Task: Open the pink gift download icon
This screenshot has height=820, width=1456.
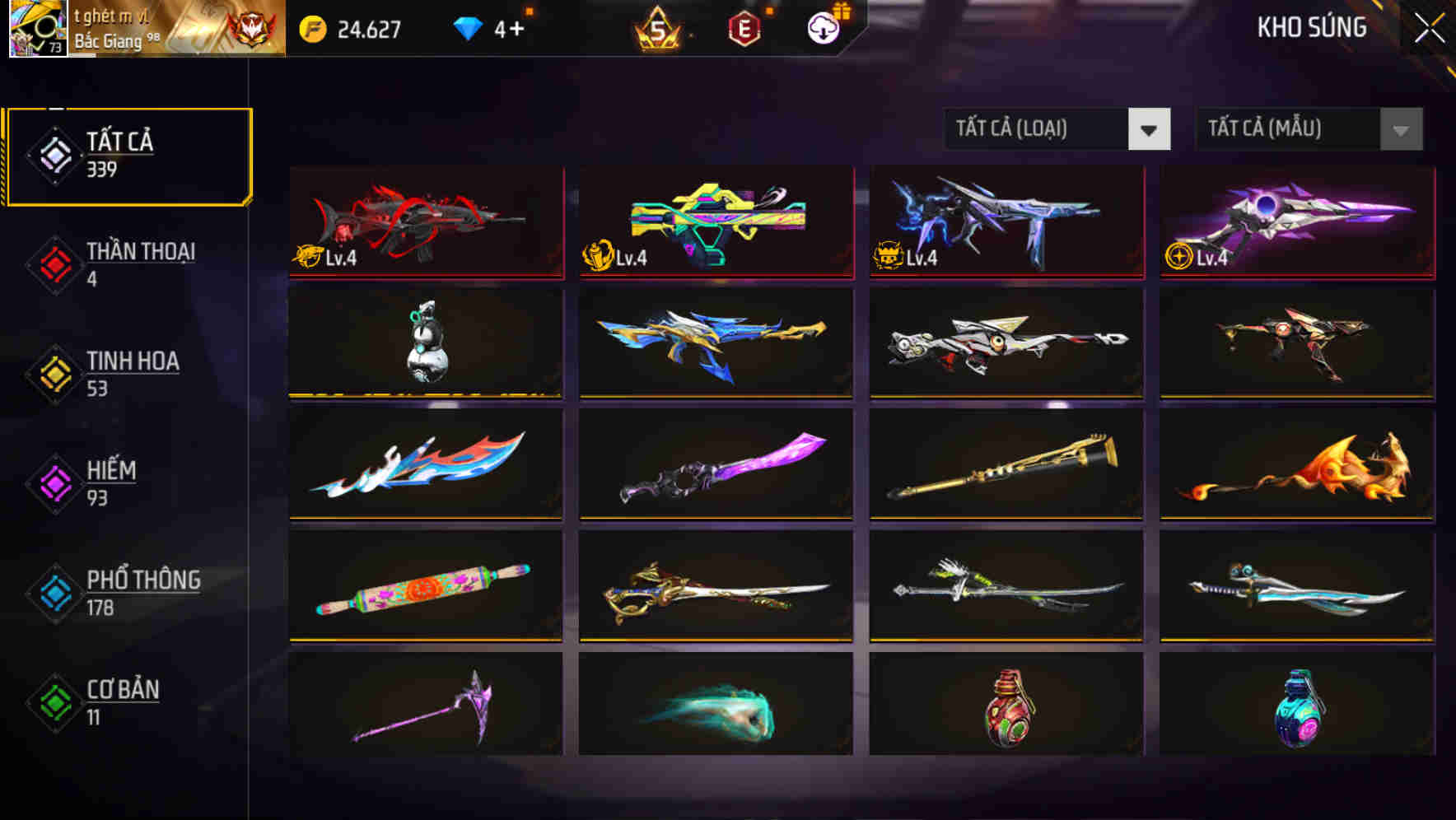Action: click(822, 27)
